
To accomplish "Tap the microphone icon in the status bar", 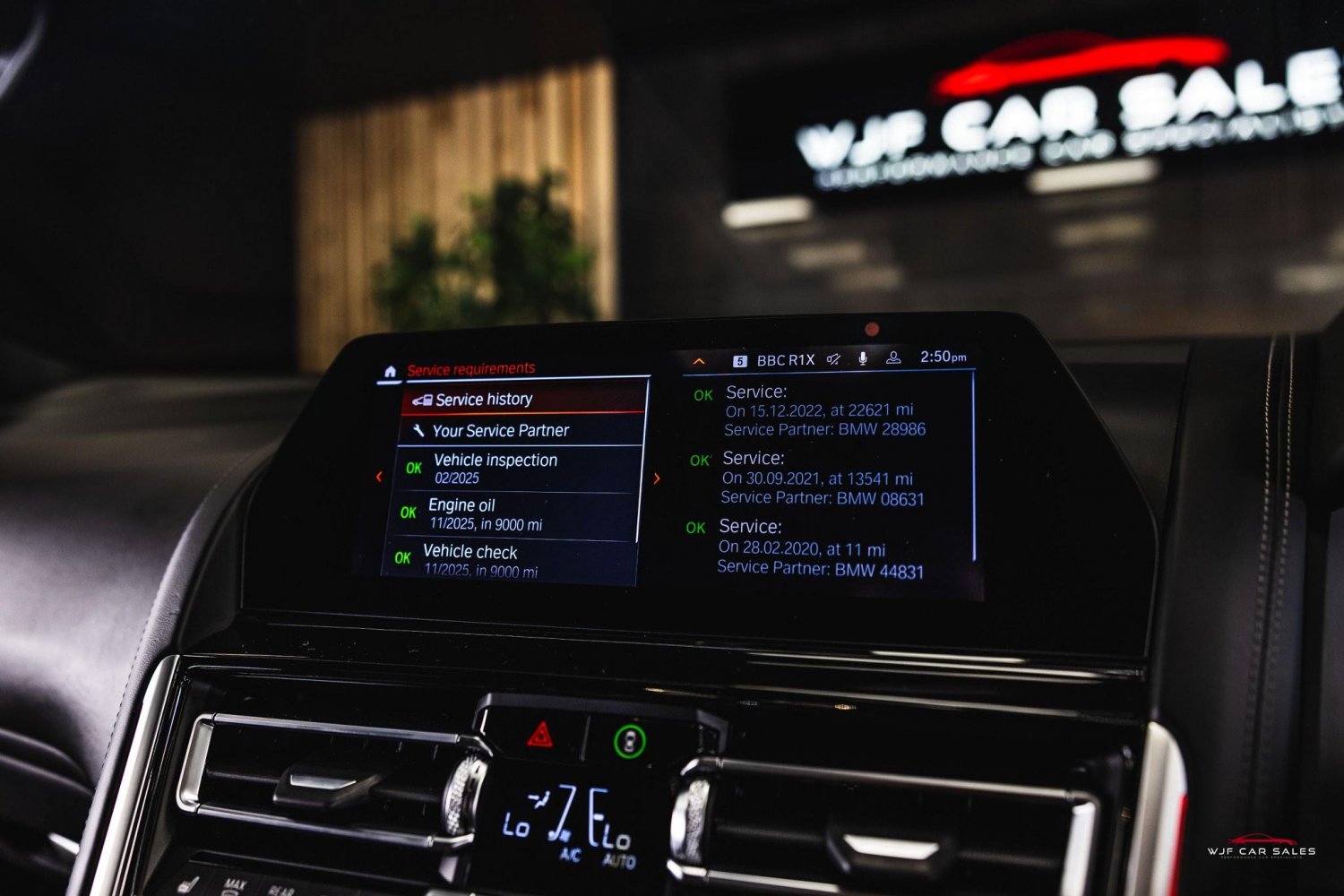I will [863, 358].
